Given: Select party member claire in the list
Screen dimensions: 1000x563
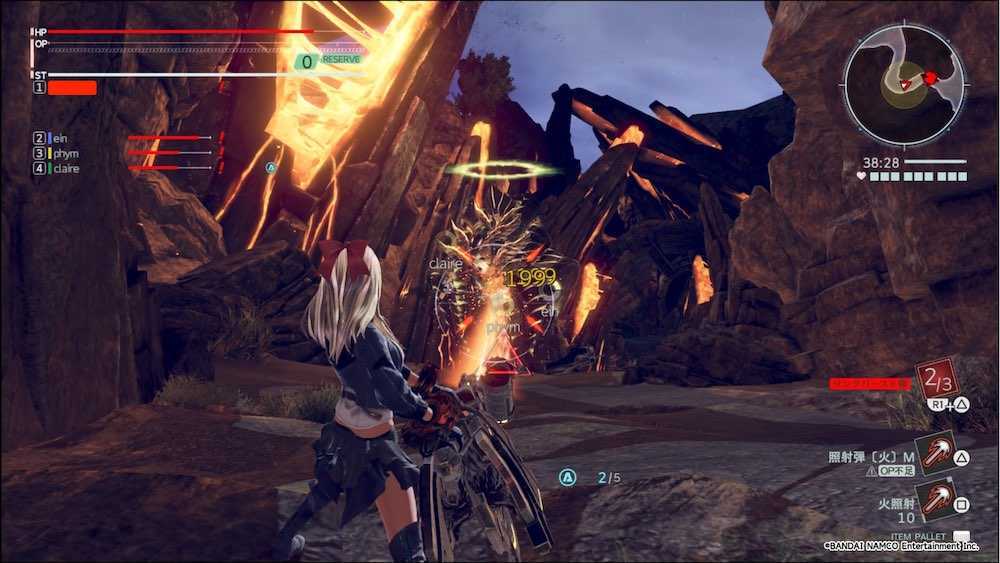Looking at the screenshot, I should tap(67, 168).
